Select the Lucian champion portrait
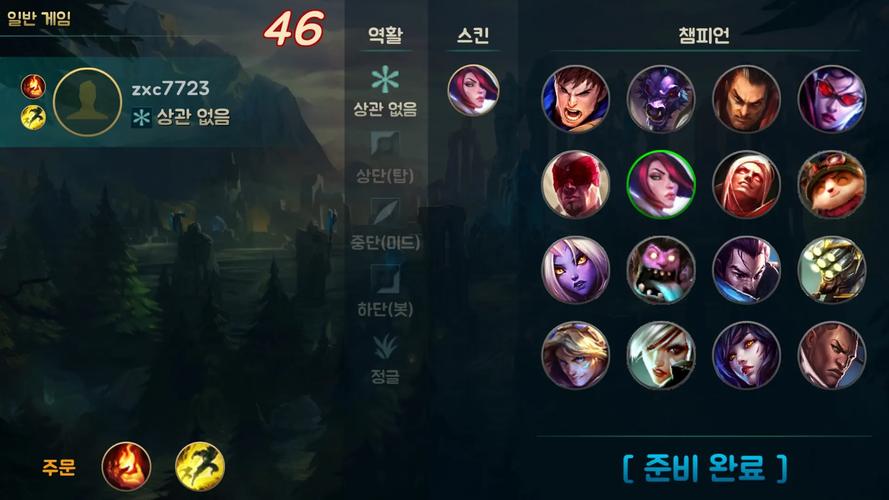This screenshot has height=500, width=889. coord(831,355)
